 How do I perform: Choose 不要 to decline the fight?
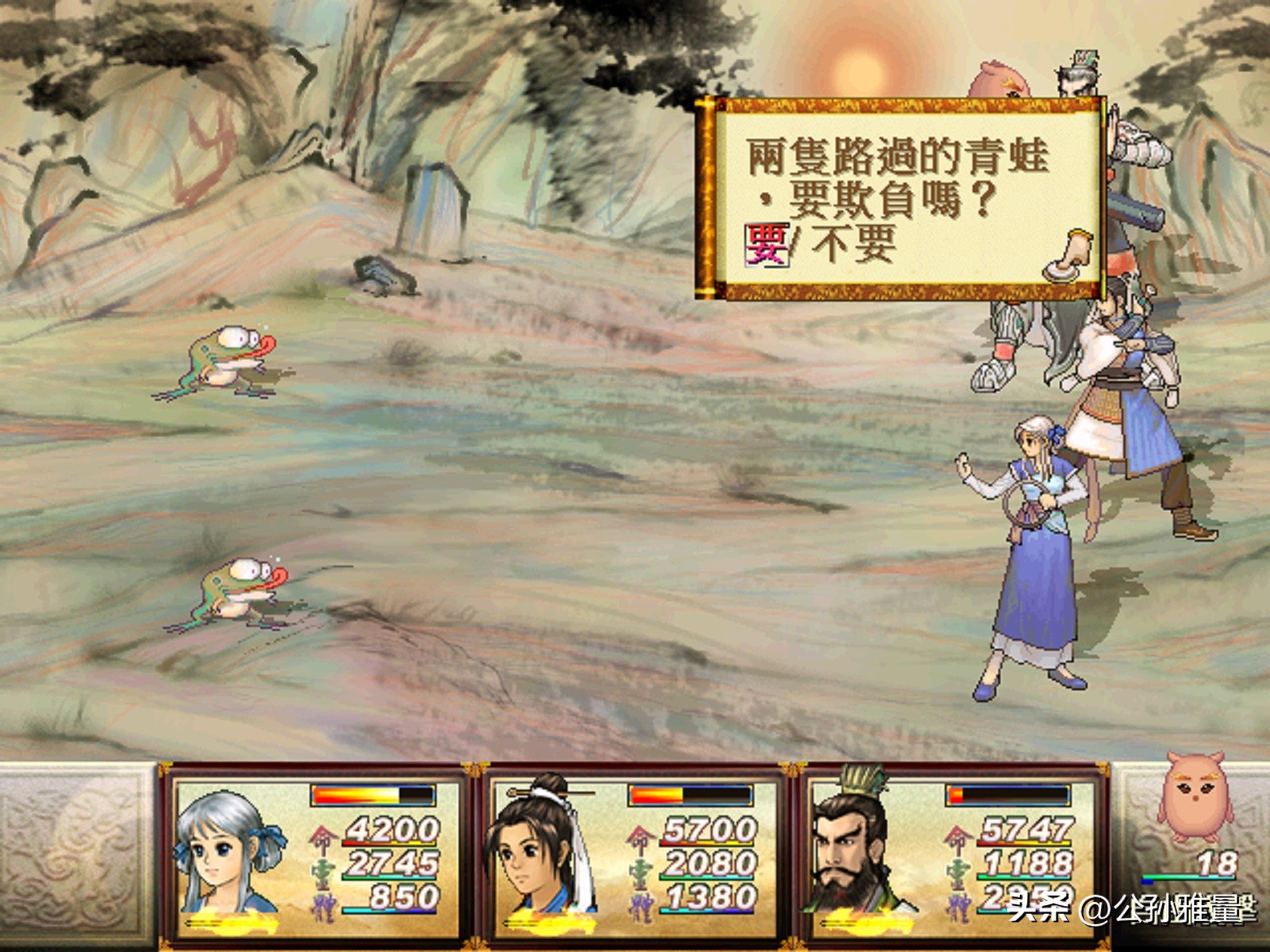click(x=852, y=244)
